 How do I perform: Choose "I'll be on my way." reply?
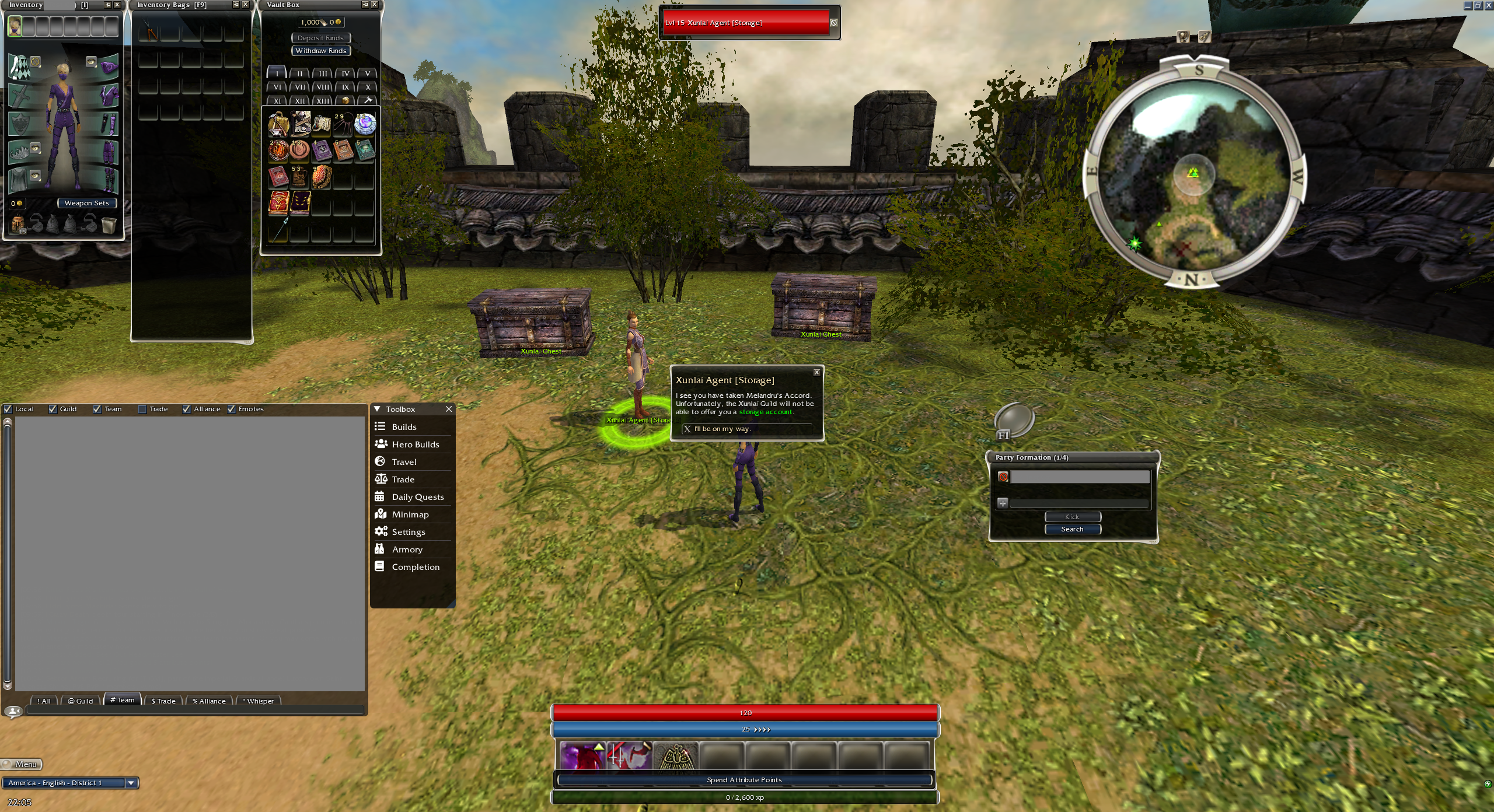point(722,429)
